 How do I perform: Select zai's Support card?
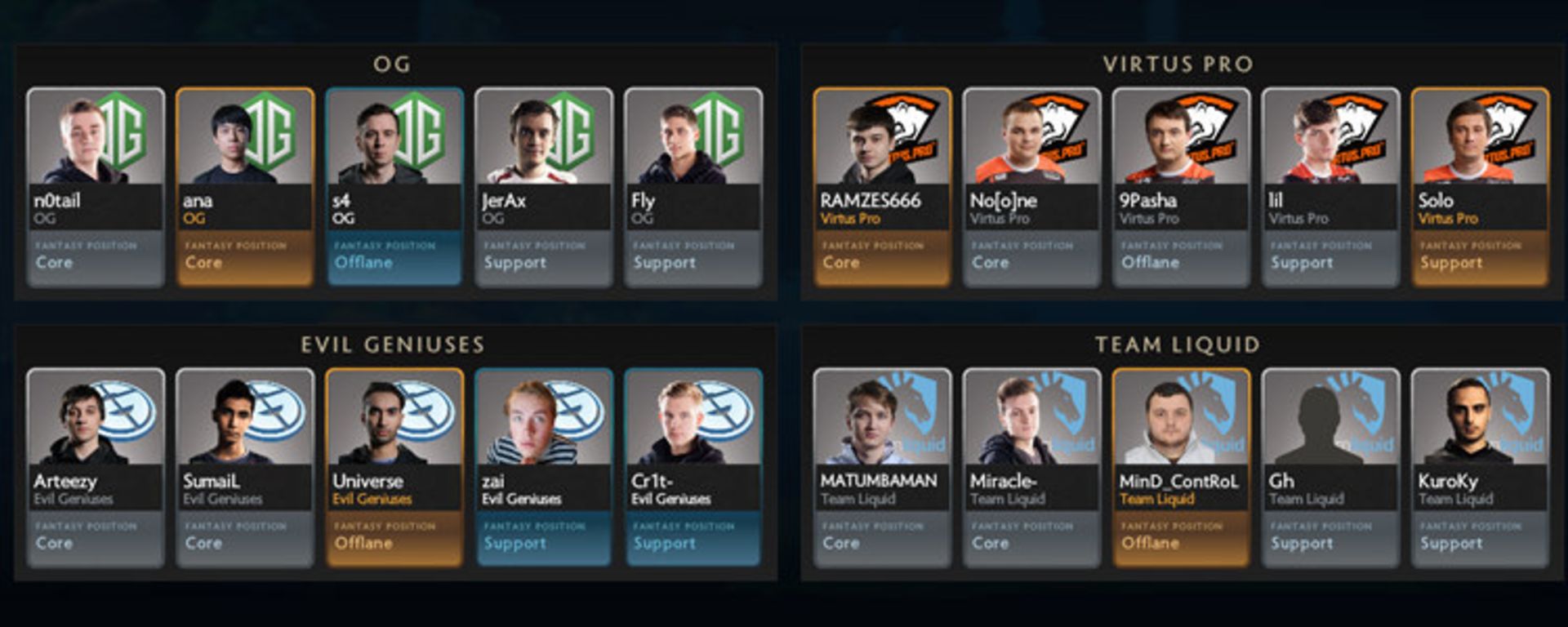pos(544,468)
